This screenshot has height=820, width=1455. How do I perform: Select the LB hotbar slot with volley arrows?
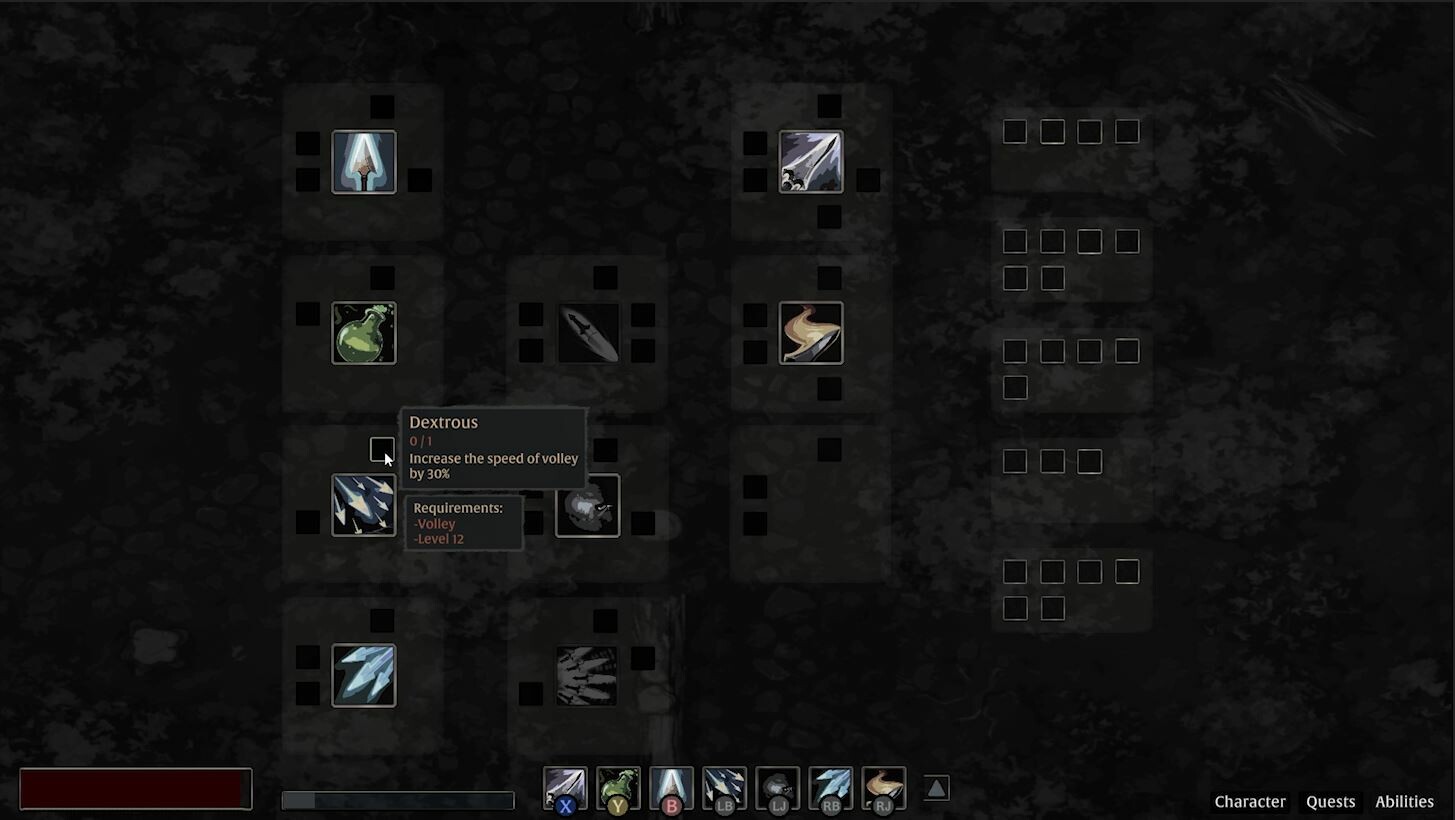coord(723,788)
